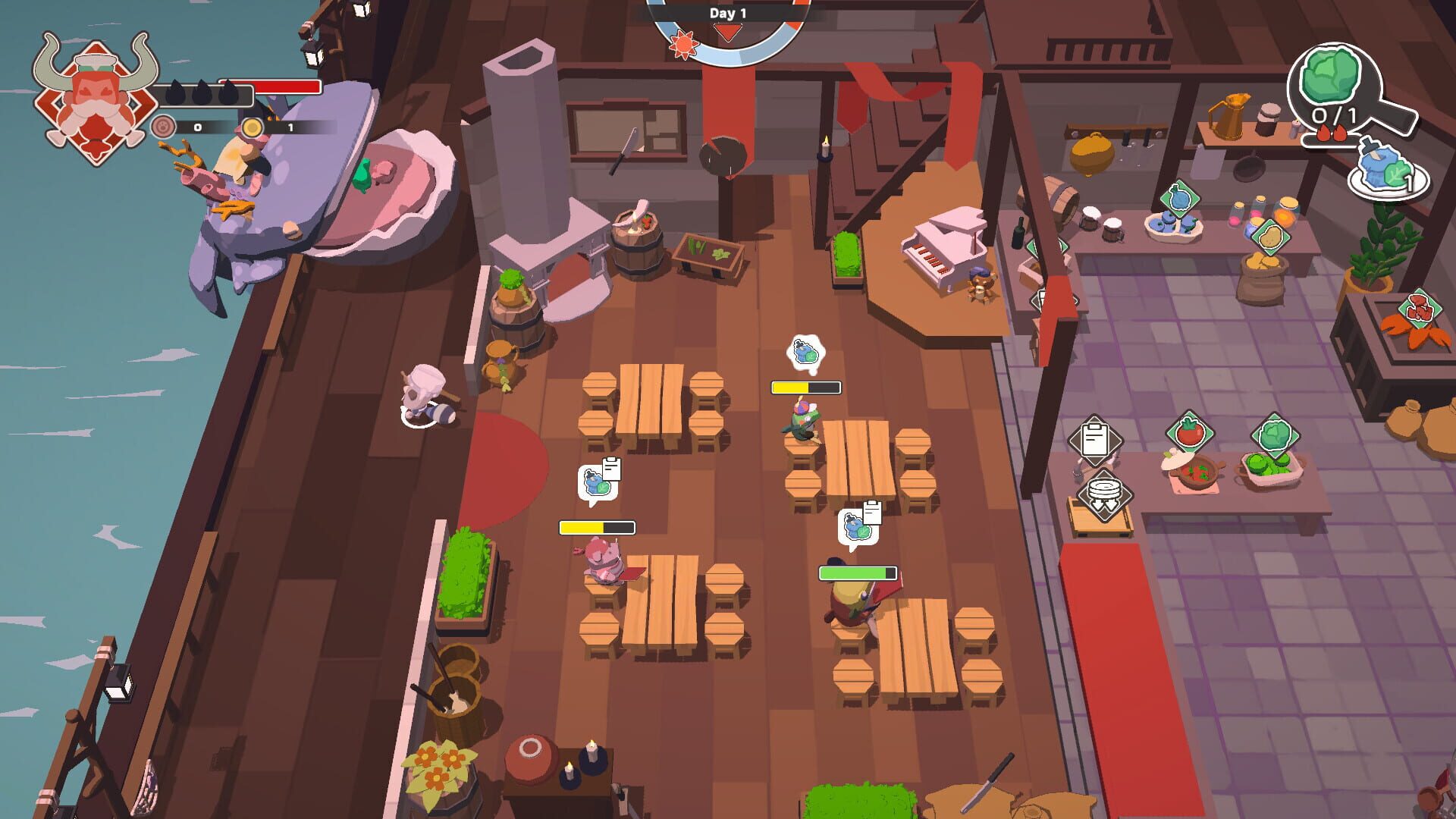Click the sun marker on the day progress ring
Viewport: 1456px width, 819px height.
pyautogui.click(x=685, y=42)
